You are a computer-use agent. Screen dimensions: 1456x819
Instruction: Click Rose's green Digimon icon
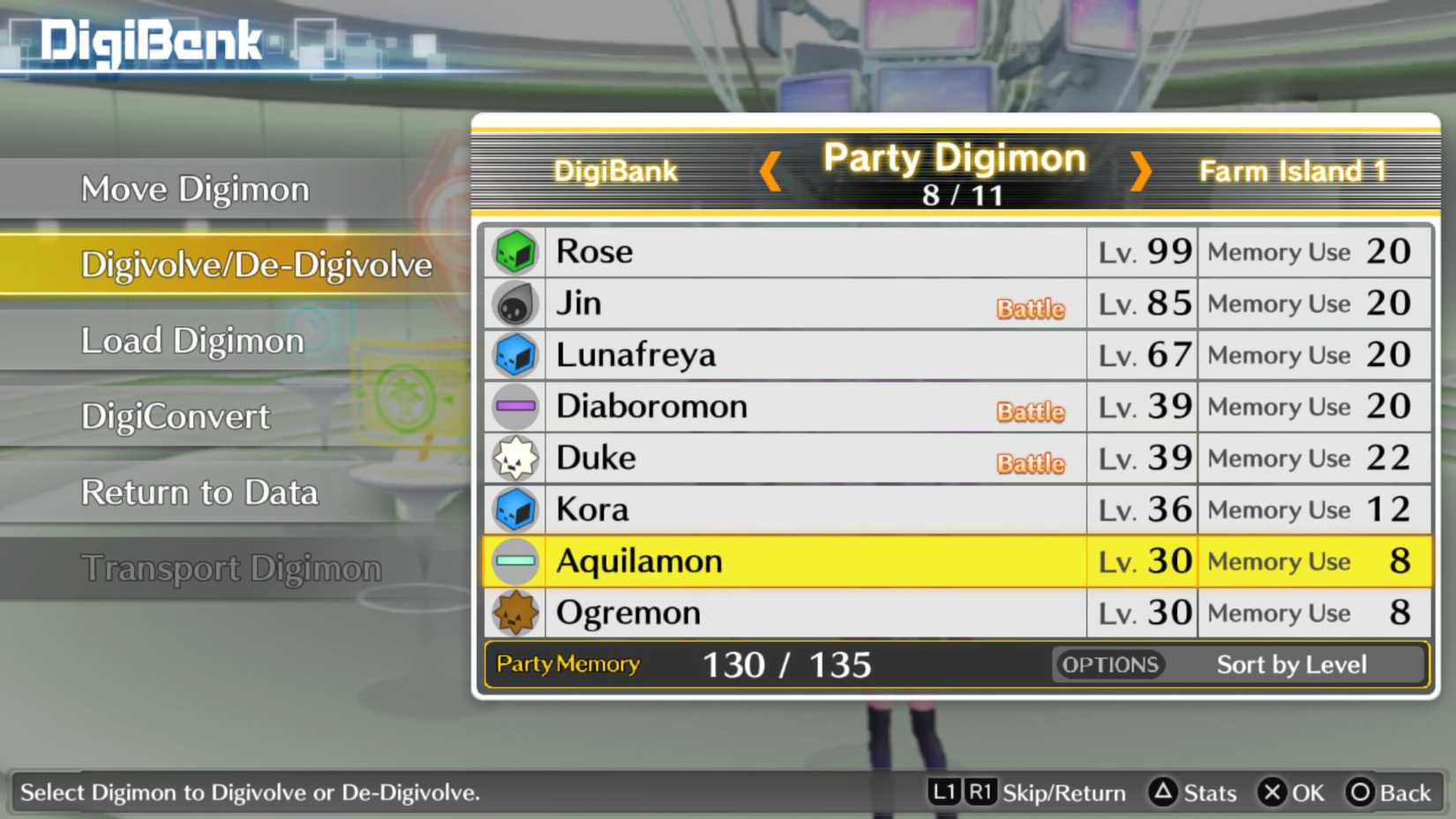514,252
